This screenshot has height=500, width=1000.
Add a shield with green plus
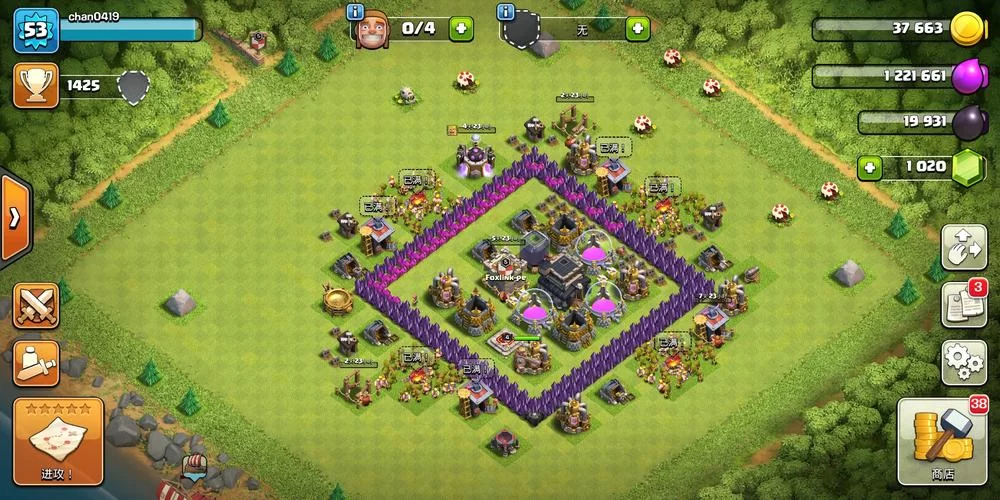pyautogui.click(x=637, y=29)
